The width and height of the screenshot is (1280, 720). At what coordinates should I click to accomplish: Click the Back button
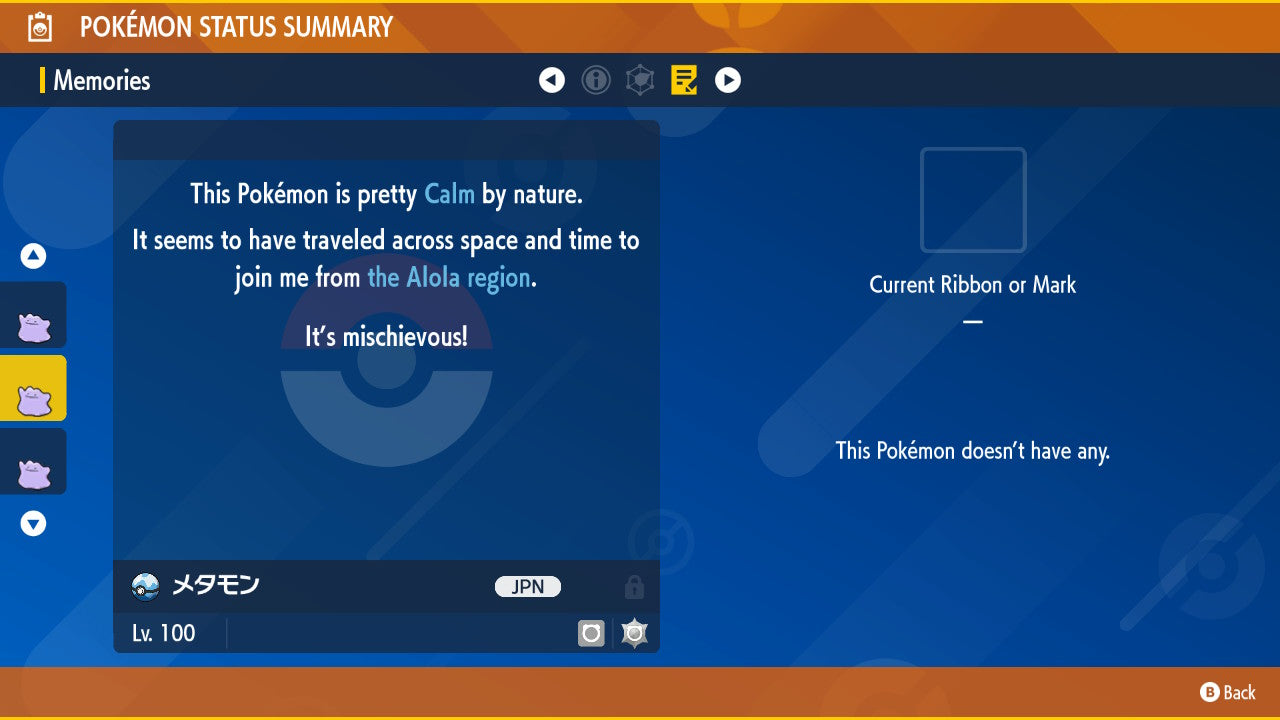pos(1227,692)
